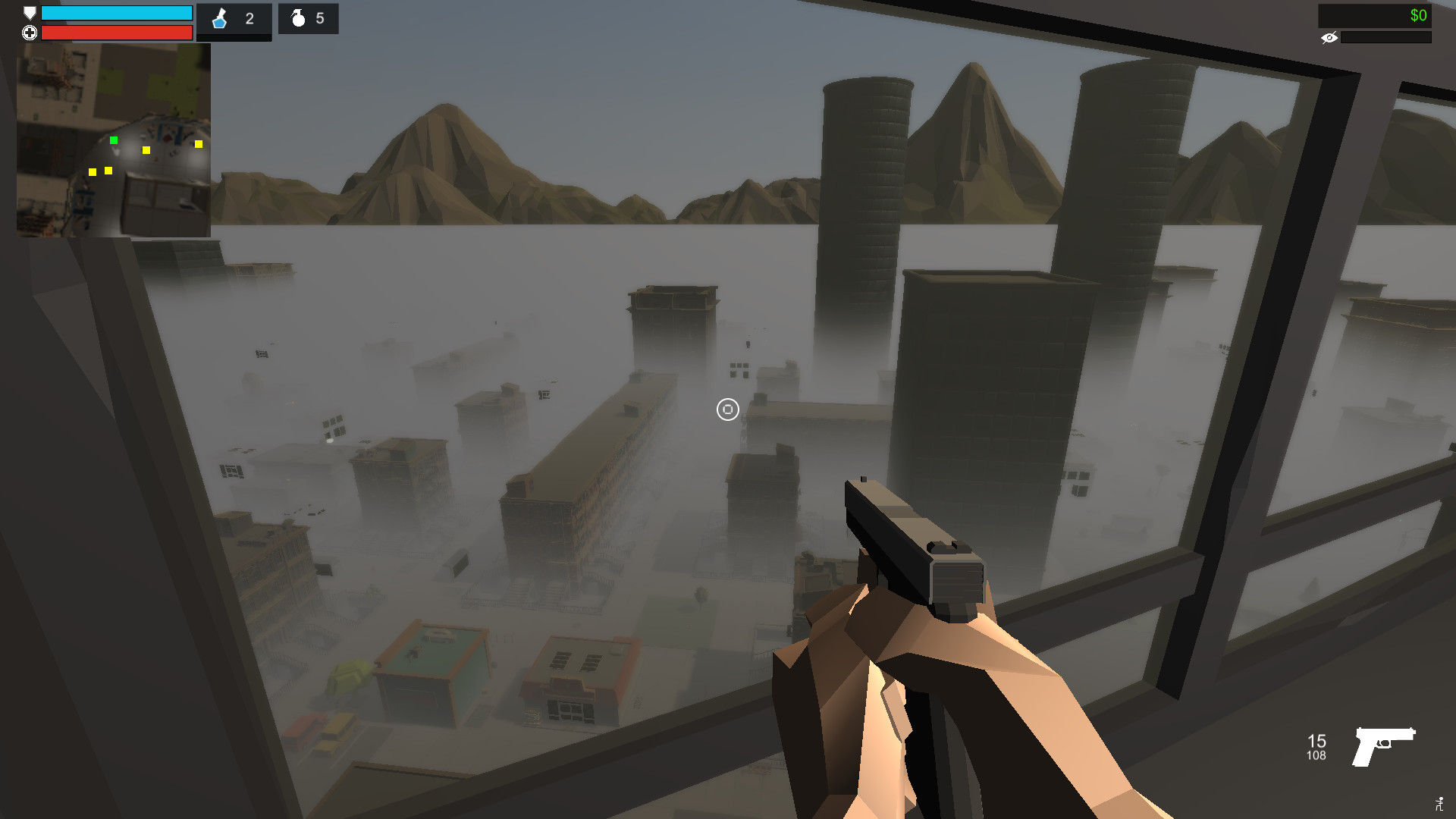Click a yellow enemy marker on minimap
The image size is (1456, 819).
[x=146, y=150]
